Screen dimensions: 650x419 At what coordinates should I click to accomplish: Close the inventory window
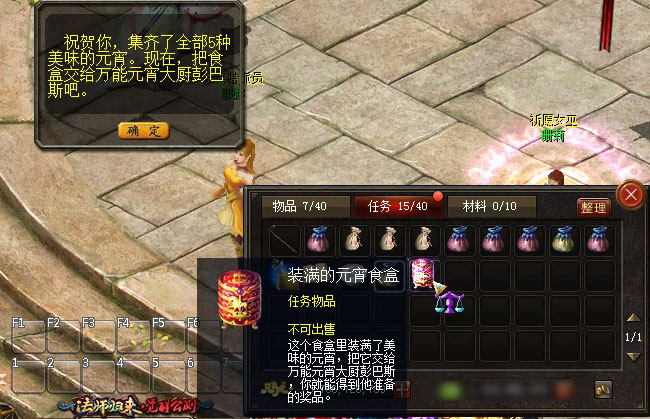(x=630, y=194)
